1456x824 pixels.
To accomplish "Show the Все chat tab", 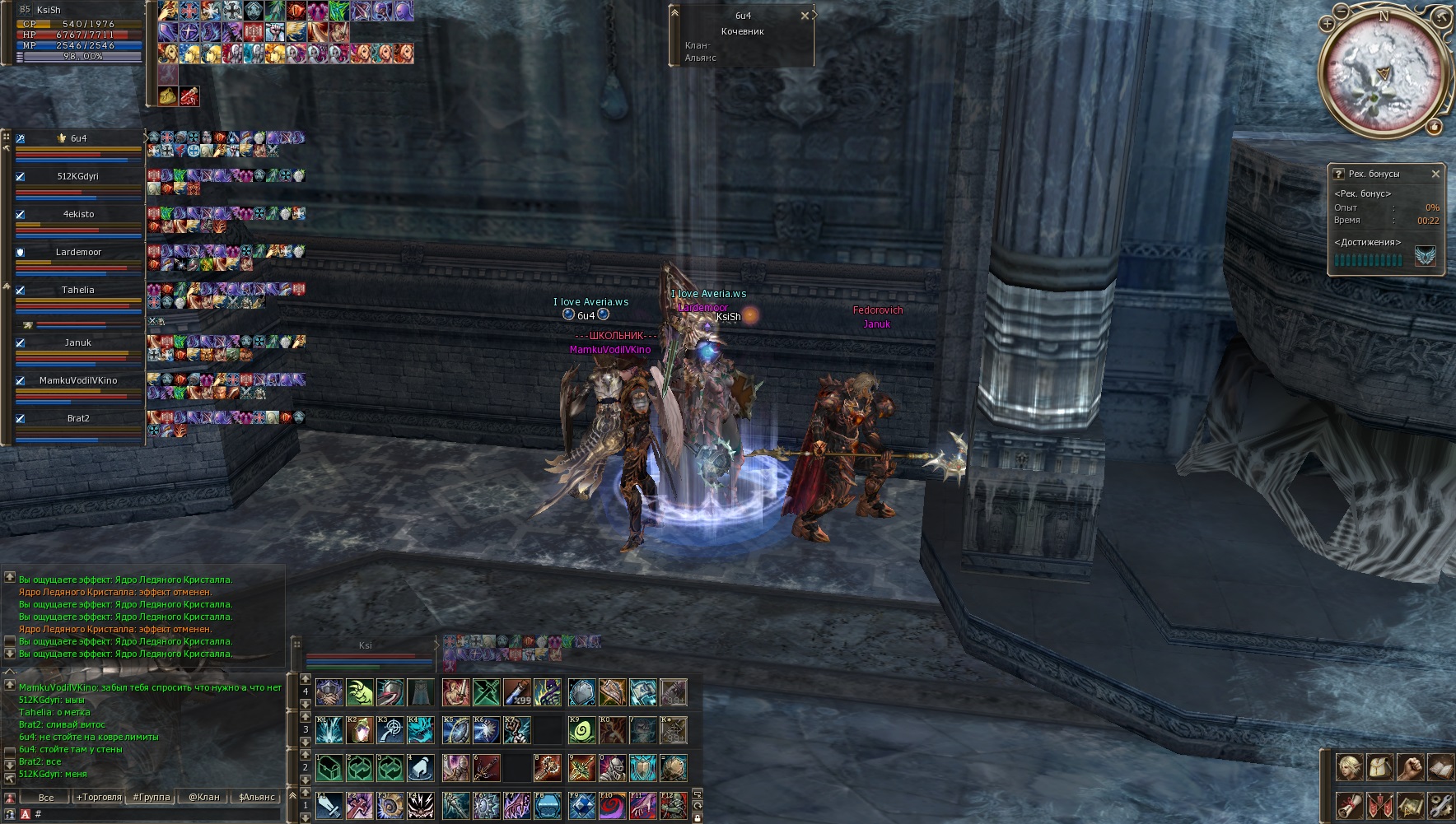I will pyautogui.click(x=46, y=797).
